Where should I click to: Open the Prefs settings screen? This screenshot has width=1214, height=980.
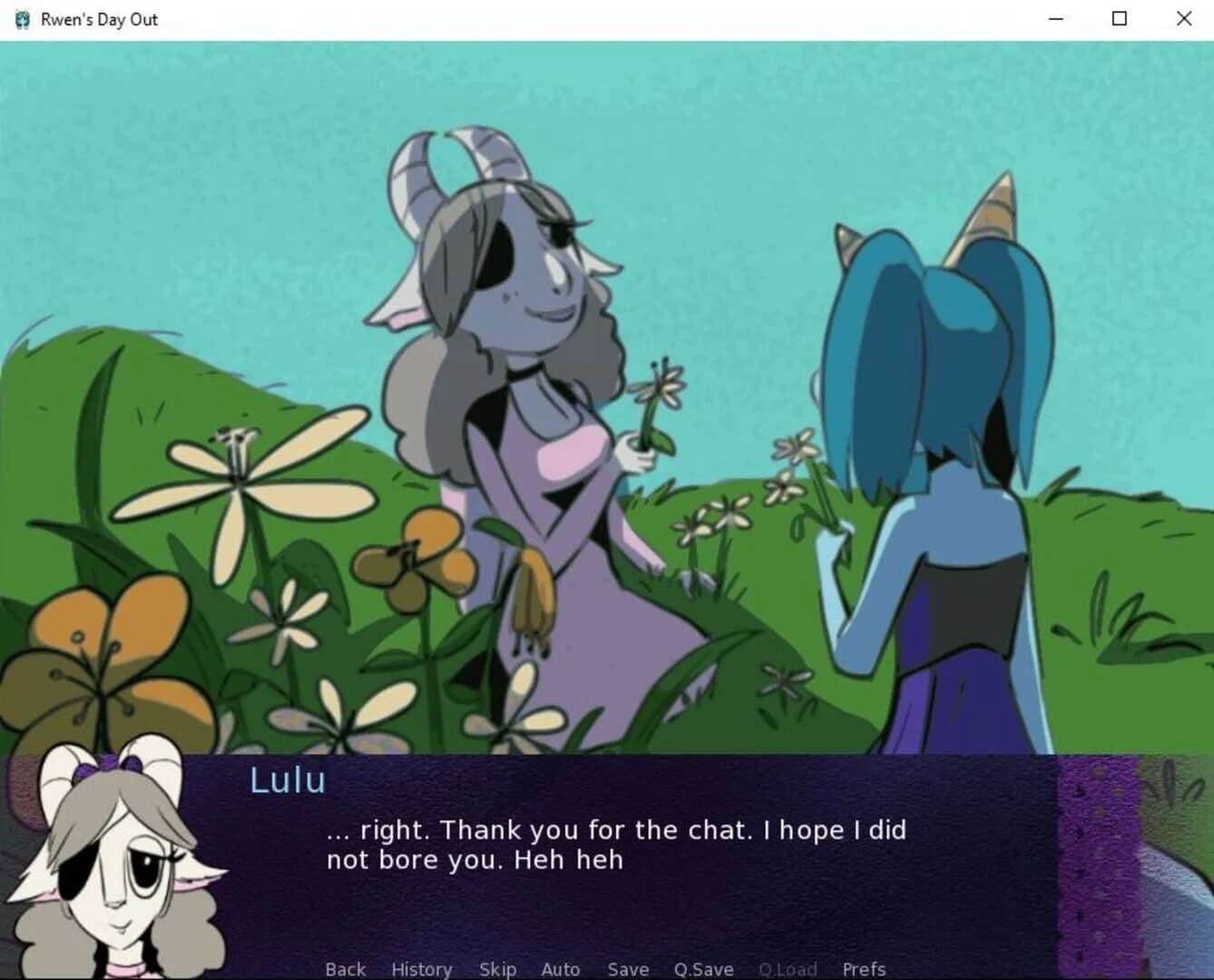(x=862, y=969)
